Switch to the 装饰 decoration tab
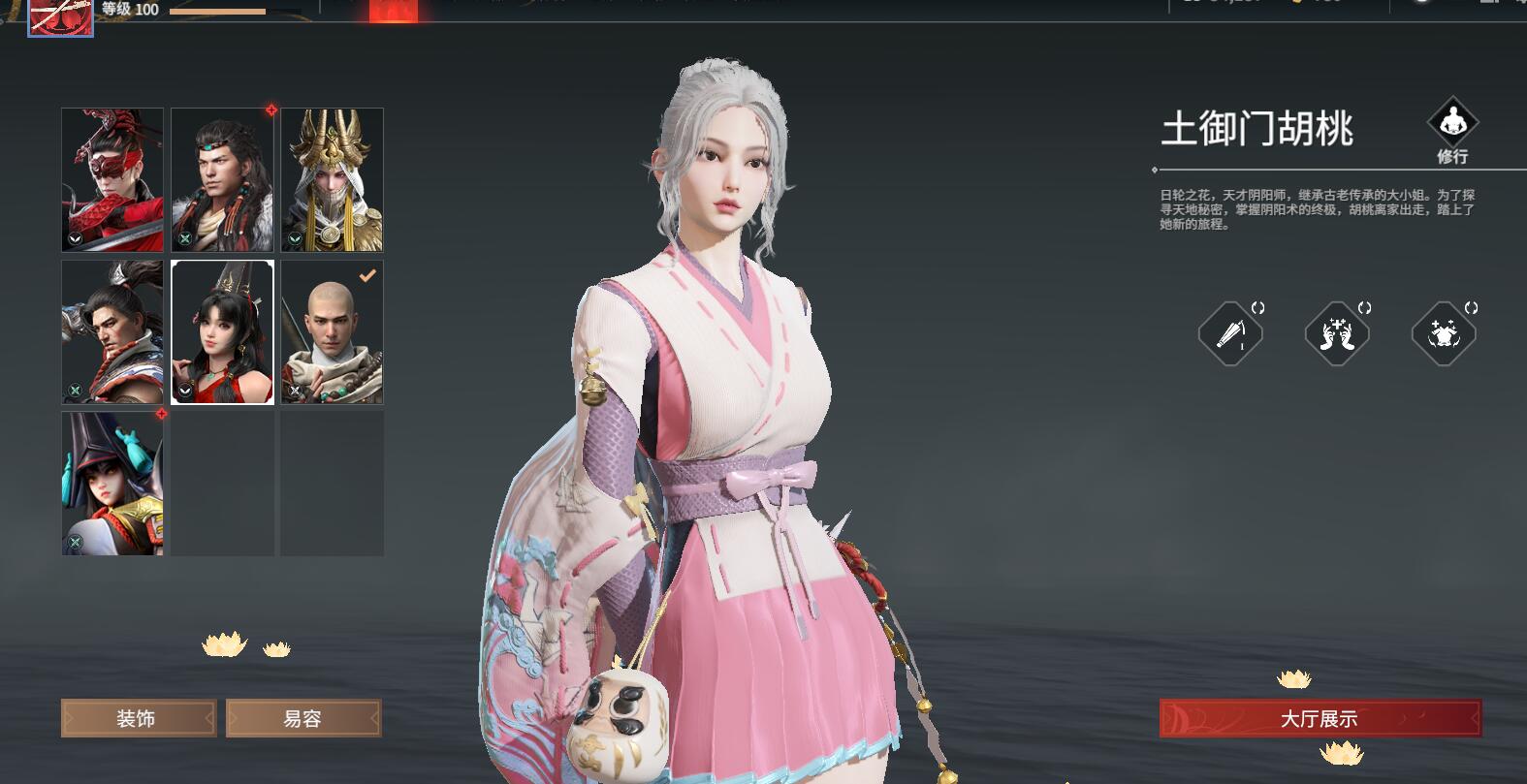The image size is (1527, 784). click(138, 718)
